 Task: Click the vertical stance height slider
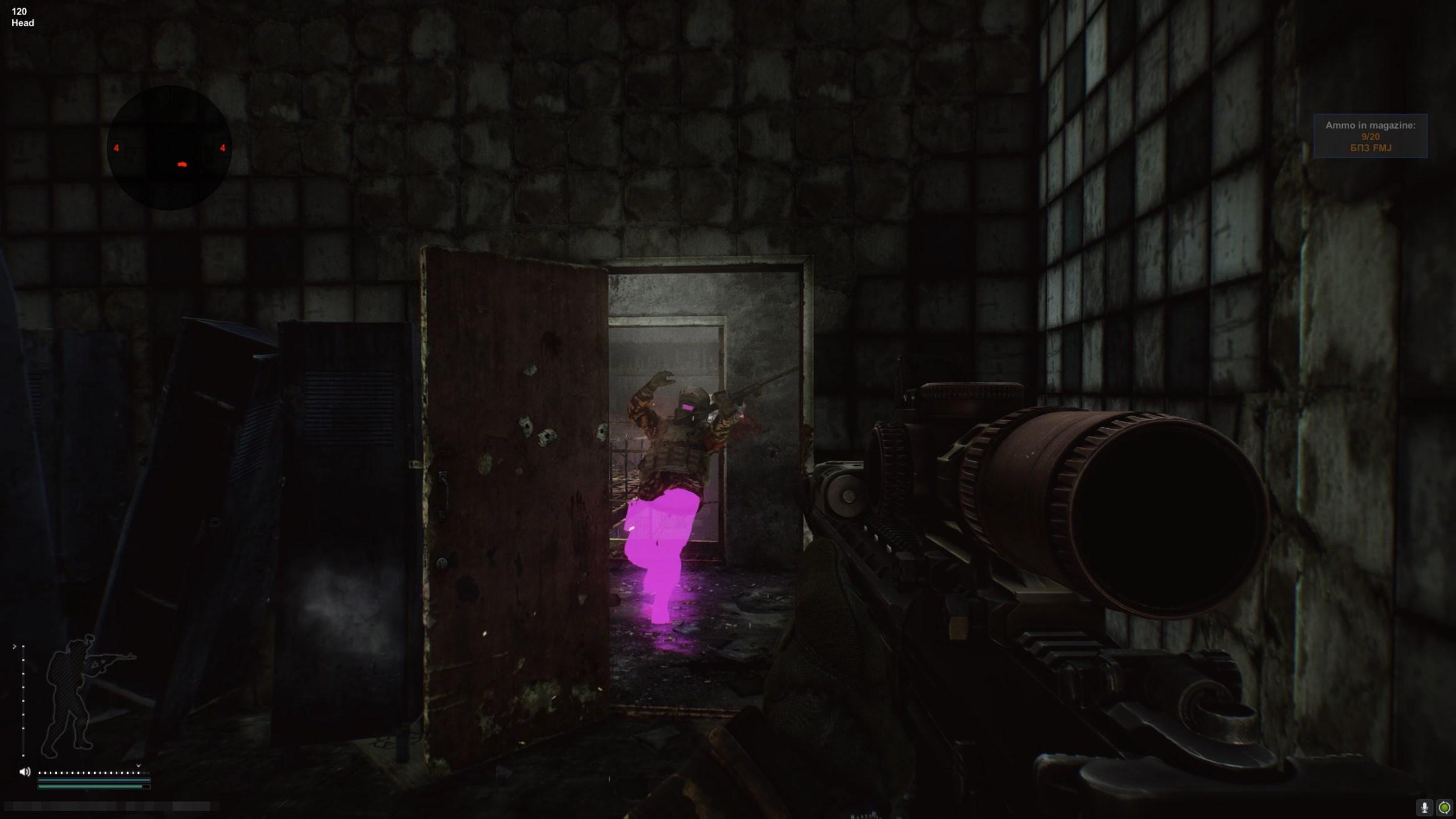pos(23,700)
